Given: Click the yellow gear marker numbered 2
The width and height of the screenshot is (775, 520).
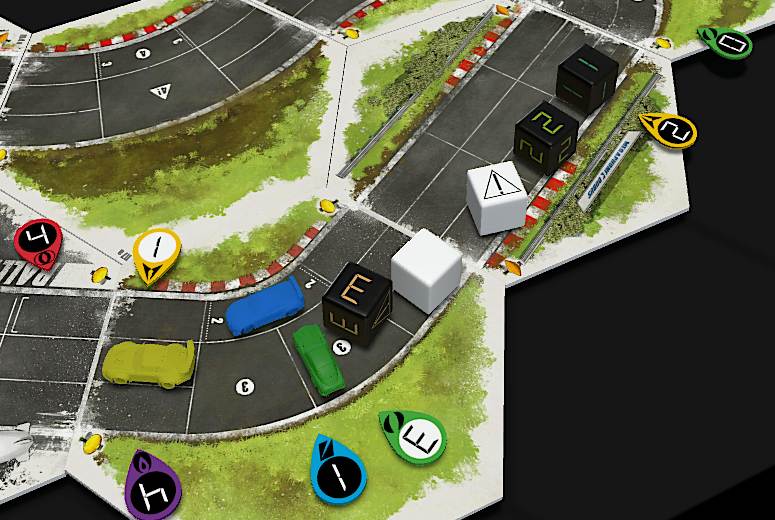Looking at the screenshot, I should click(671, 130).
